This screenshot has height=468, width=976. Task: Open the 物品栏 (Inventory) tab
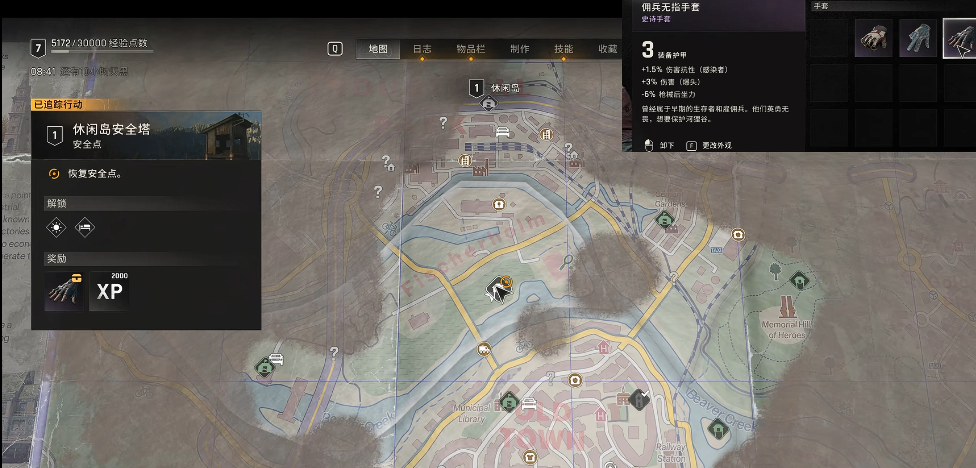pos(471,48)
